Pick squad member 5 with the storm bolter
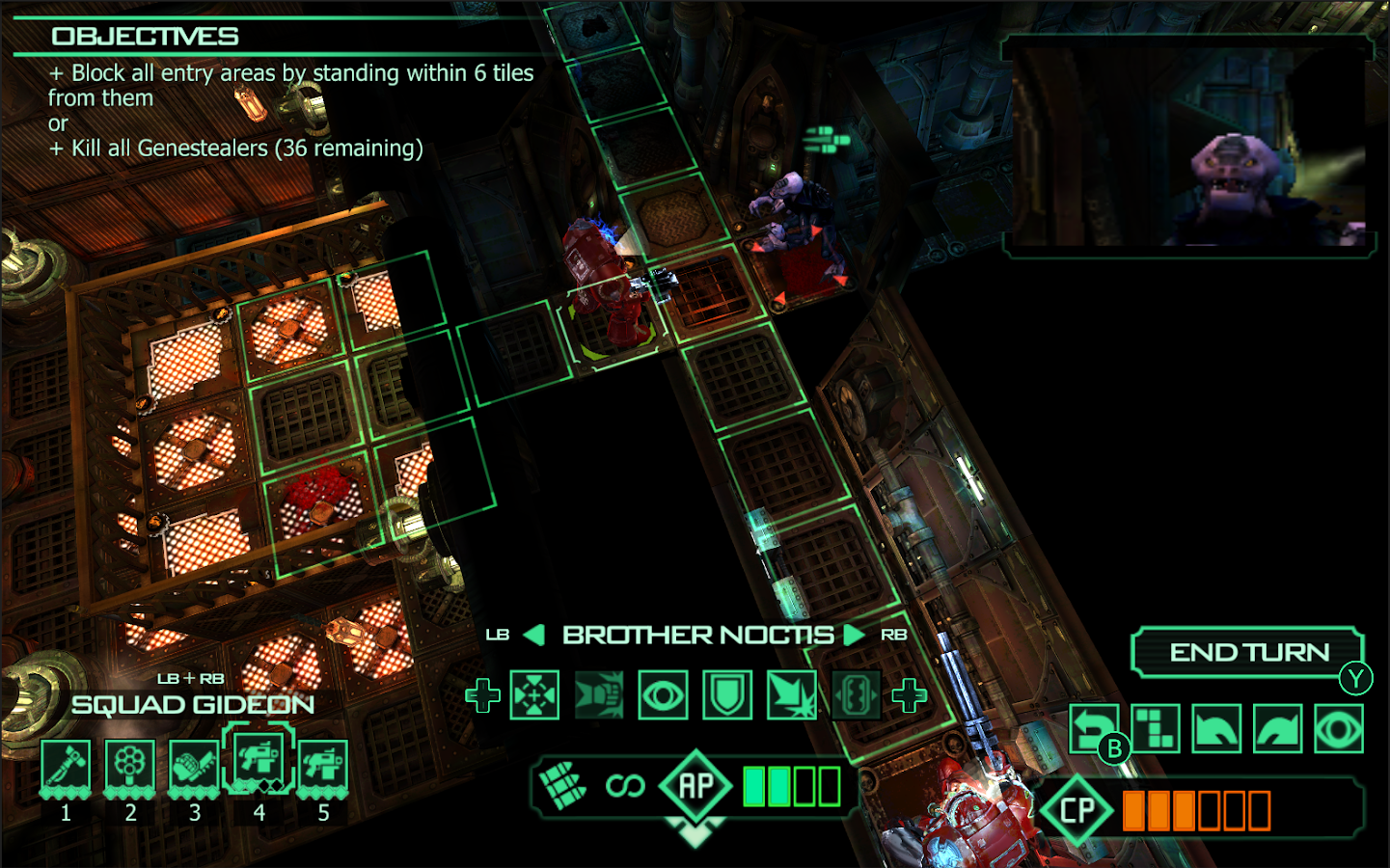The image size is (1390, 868). (x=323, y=766)
